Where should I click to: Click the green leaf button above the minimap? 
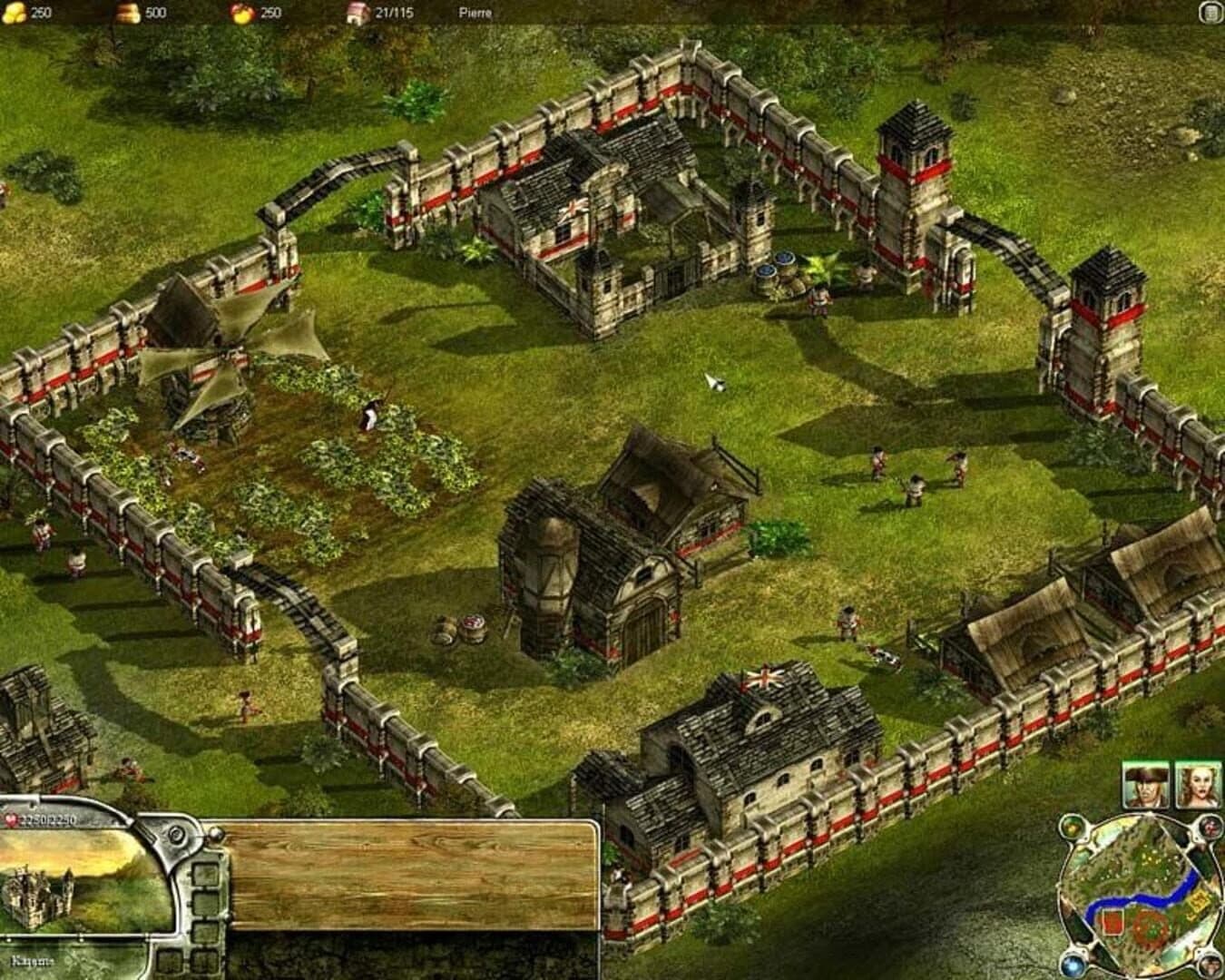tap(1073, 827)
